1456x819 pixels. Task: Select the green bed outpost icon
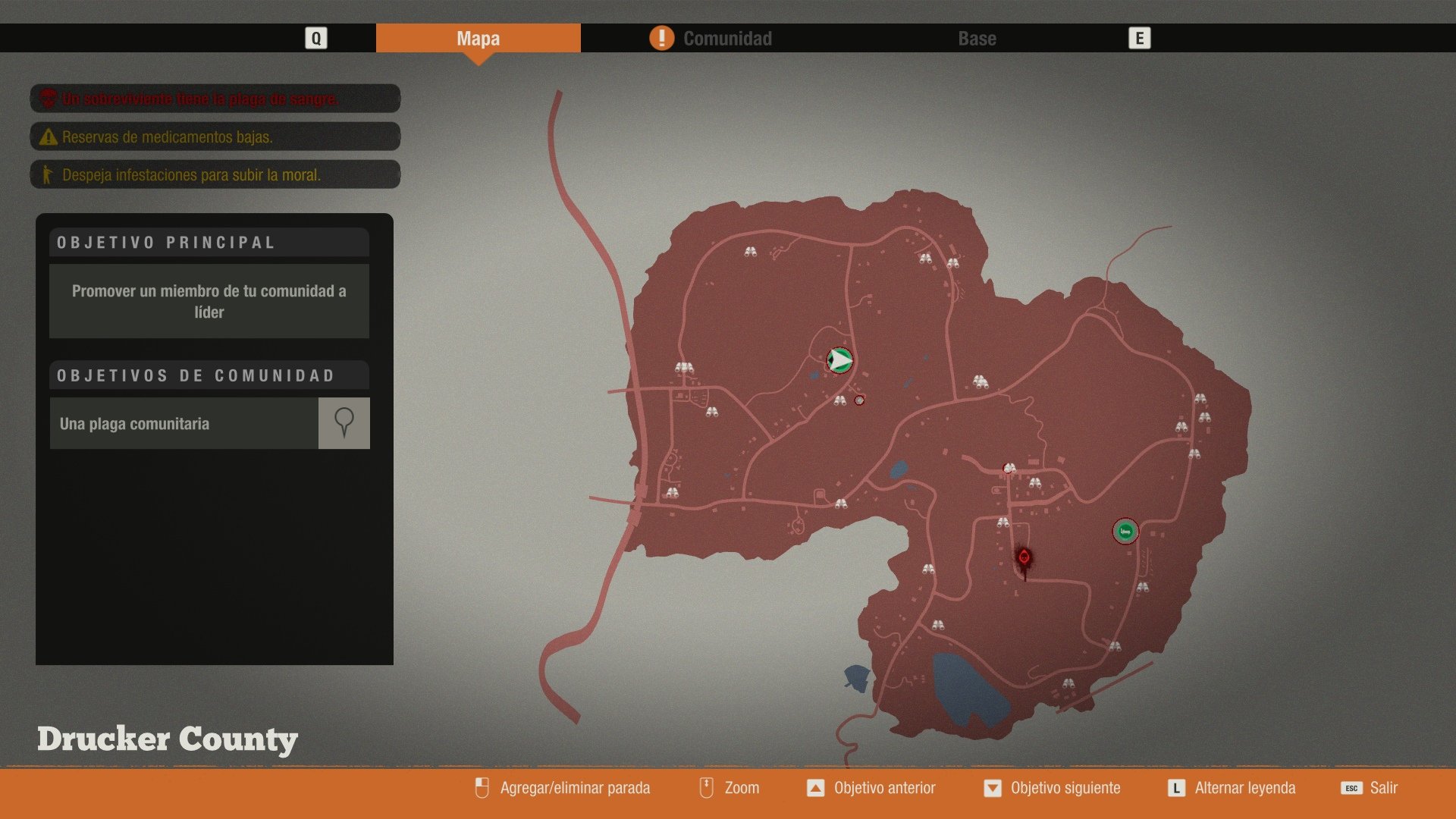point(1125,532)
